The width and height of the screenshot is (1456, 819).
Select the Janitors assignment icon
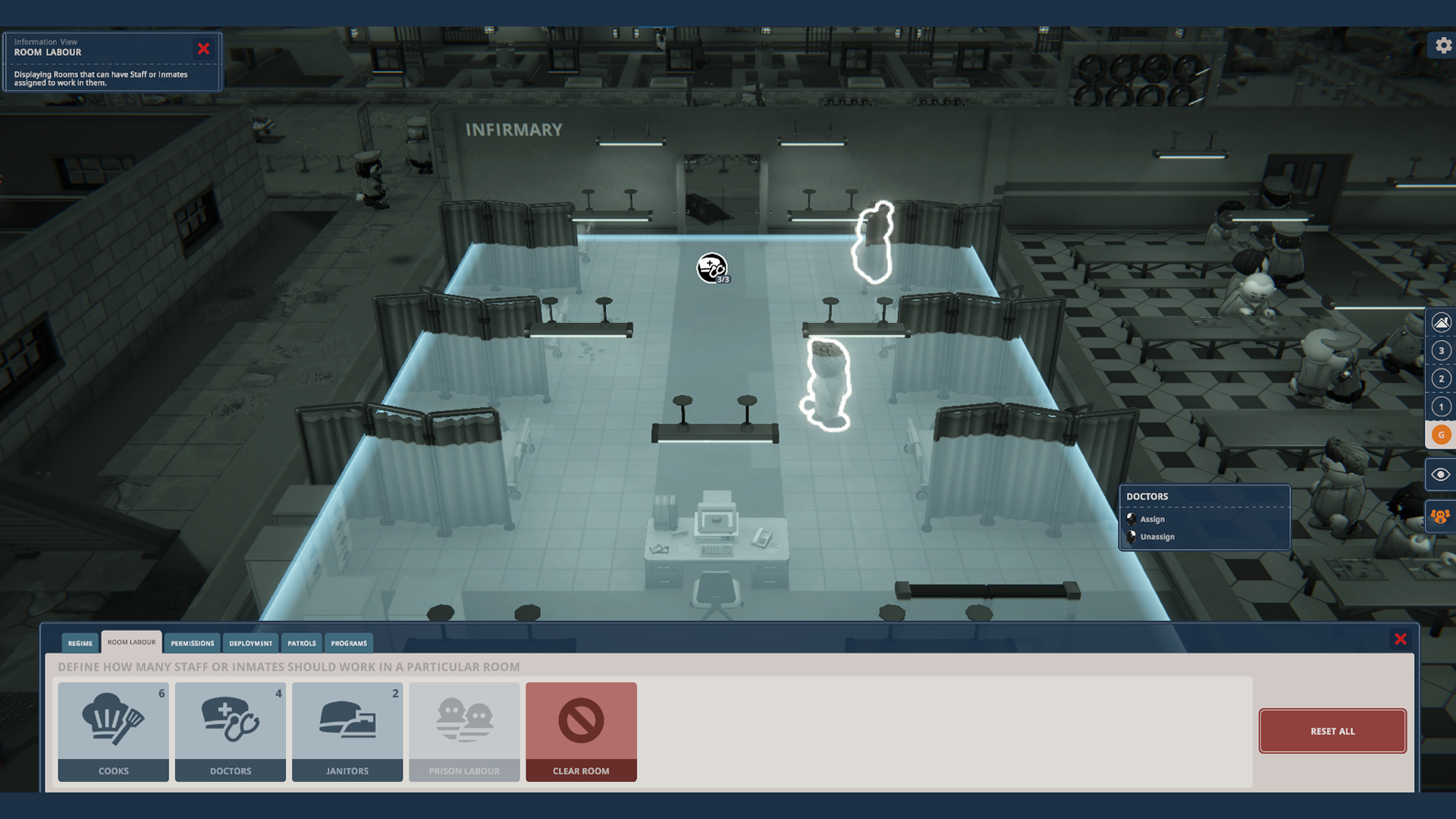pos(347,730)
